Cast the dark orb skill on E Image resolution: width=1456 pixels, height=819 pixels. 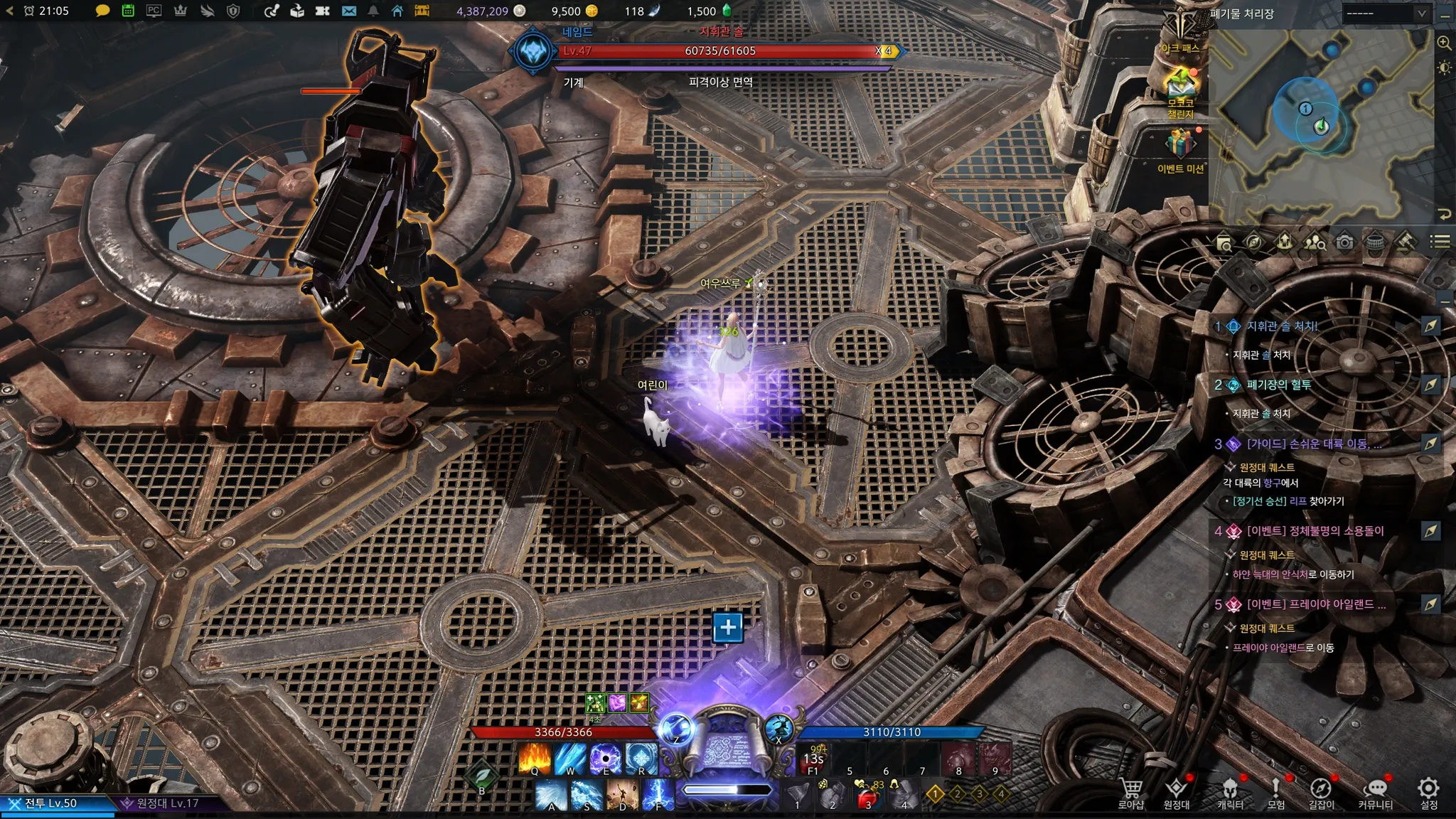click(606, 758)
